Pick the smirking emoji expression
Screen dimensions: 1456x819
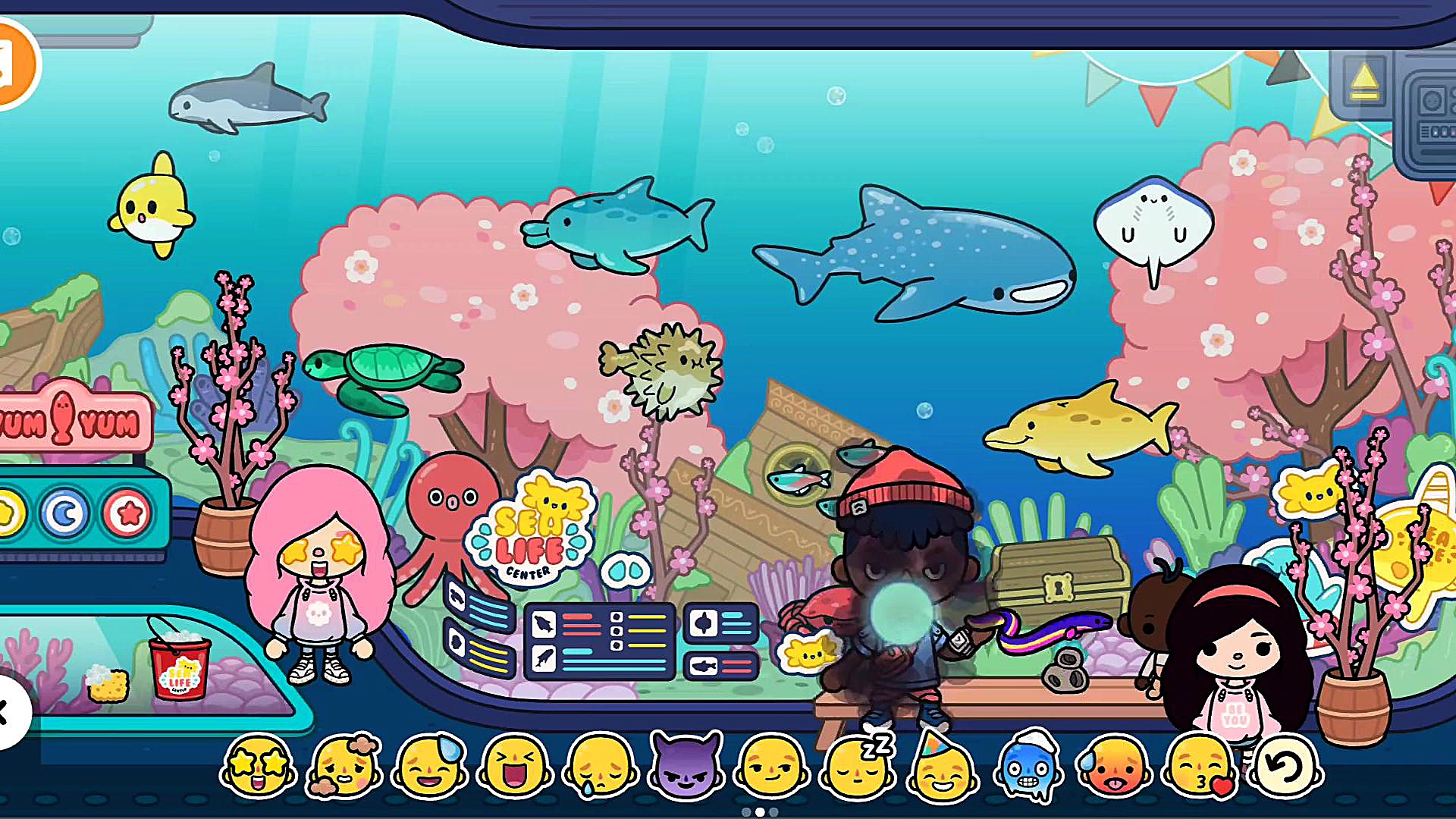tap(771, 767)
